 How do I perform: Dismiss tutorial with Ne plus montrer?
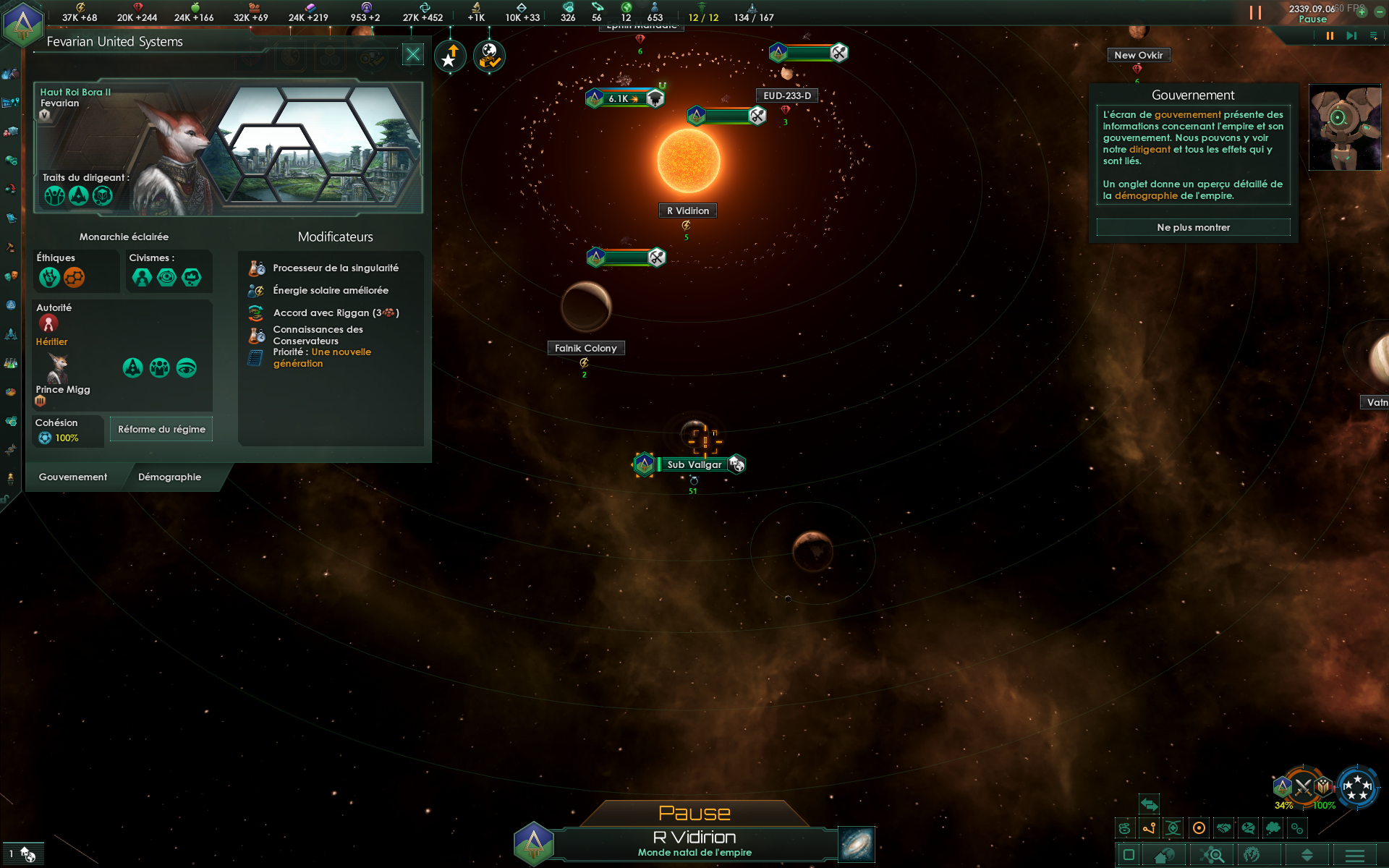click(x=1193, y=227)
